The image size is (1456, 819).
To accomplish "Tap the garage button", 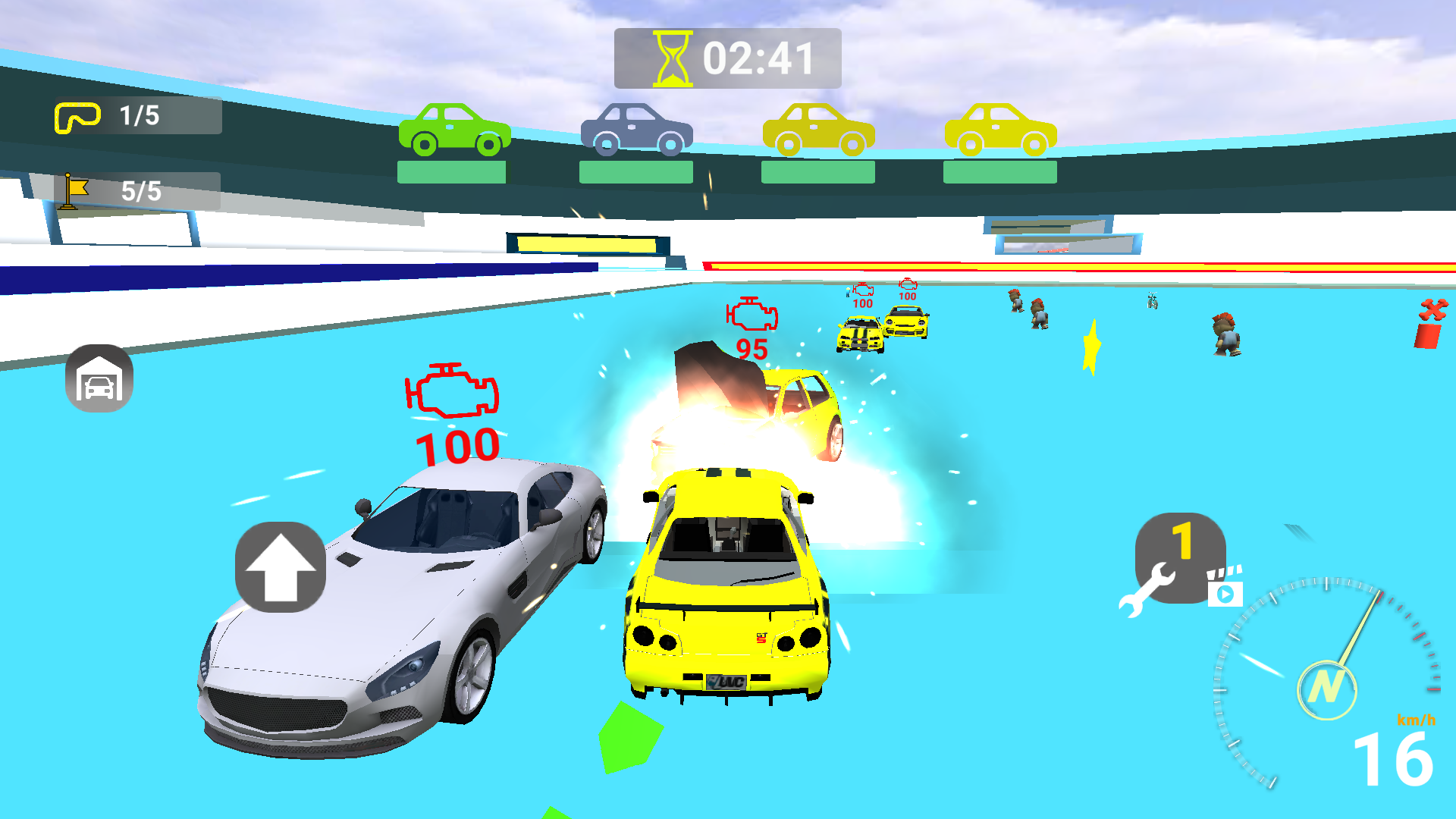I will tap(99, 378).
